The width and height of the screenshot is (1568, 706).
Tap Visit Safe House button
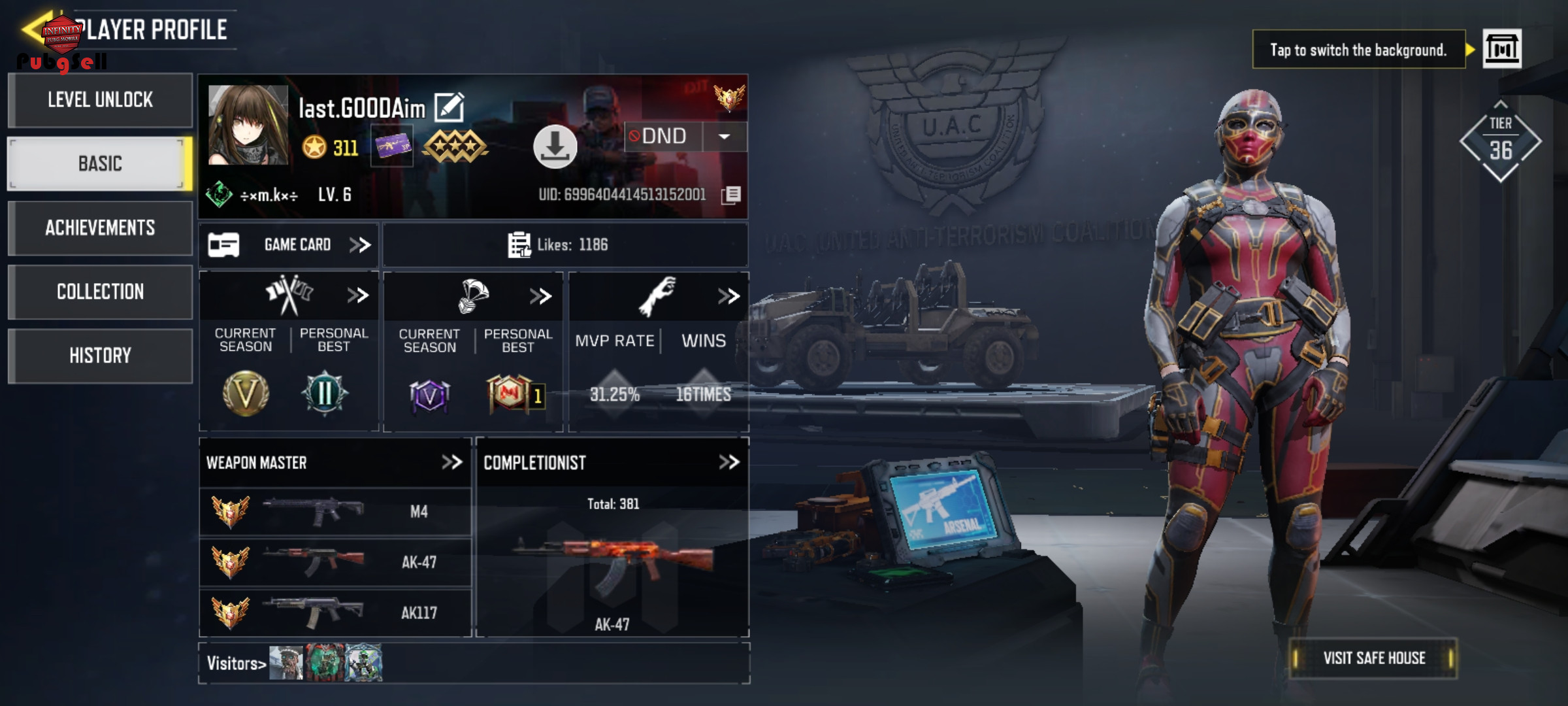coord(1373,658)
